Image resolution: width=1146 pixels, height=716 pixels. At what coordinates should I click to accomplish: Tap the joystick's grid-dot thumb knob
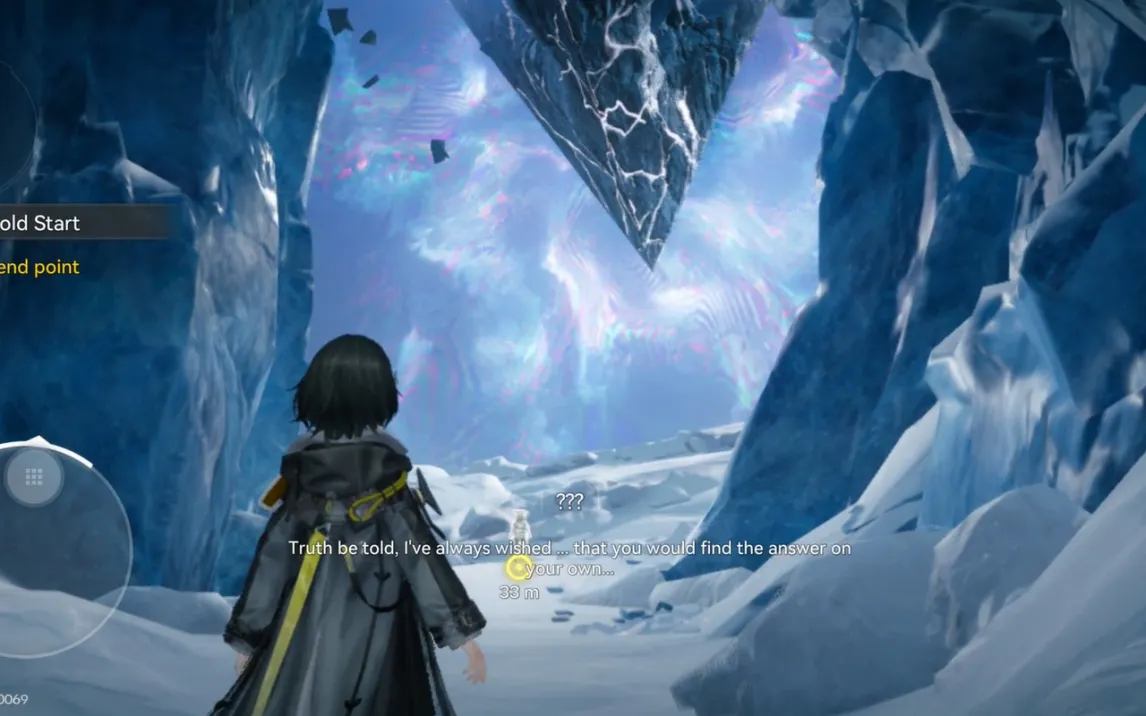(x=34, y=477)
